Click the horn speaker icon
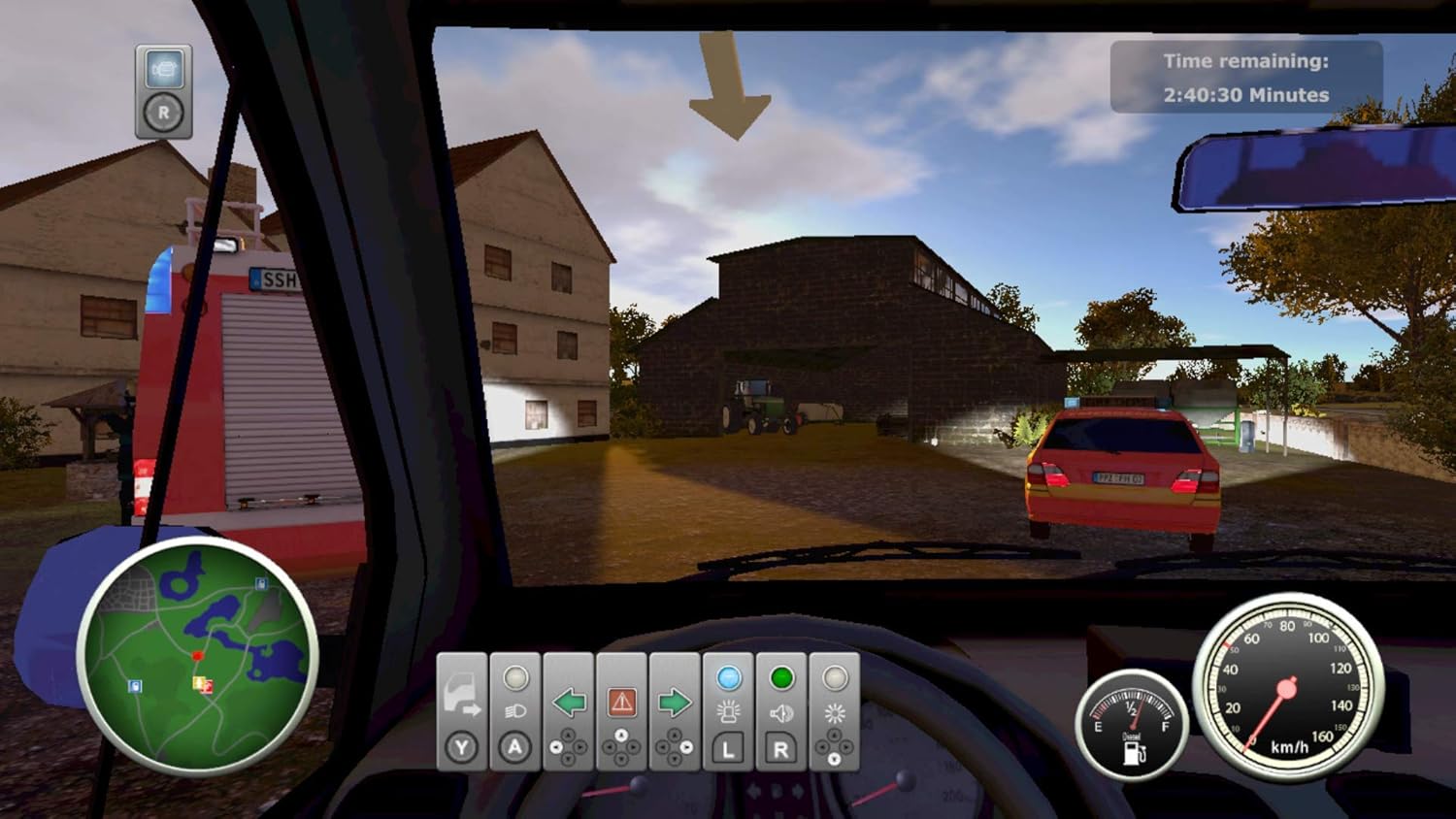This screenshot has height=819, width=1456. tap(779, 711)
